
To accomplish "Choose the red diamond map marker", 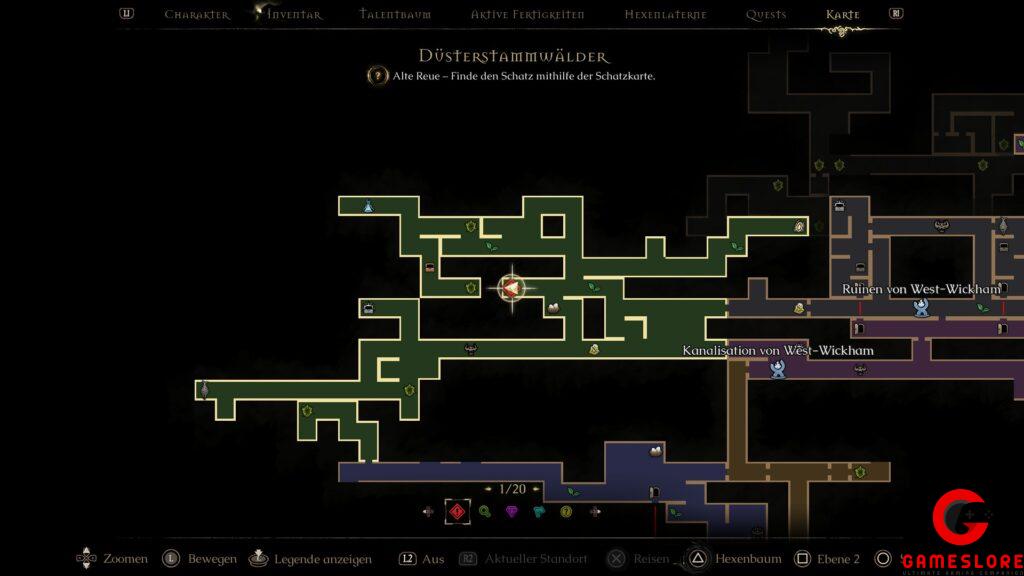I will point(457,512).
